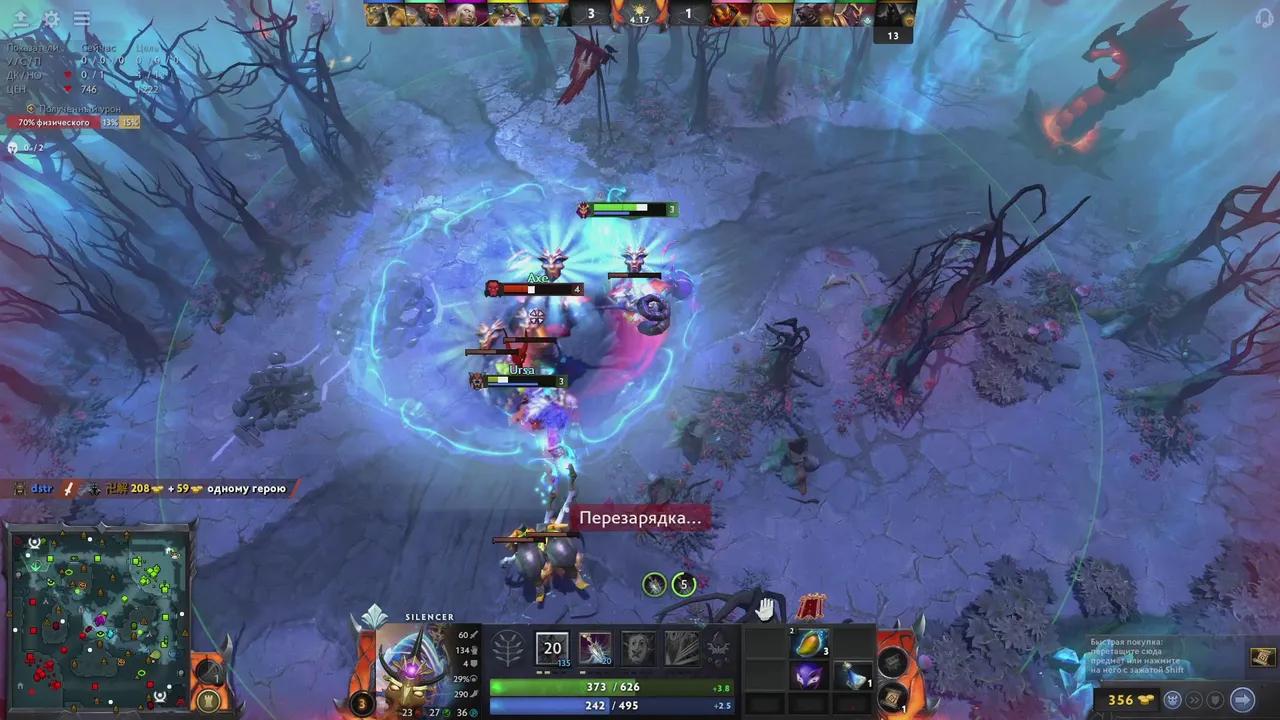Select the purple mask item slot
Screen dimensions: 1280x720
[809, 676]
